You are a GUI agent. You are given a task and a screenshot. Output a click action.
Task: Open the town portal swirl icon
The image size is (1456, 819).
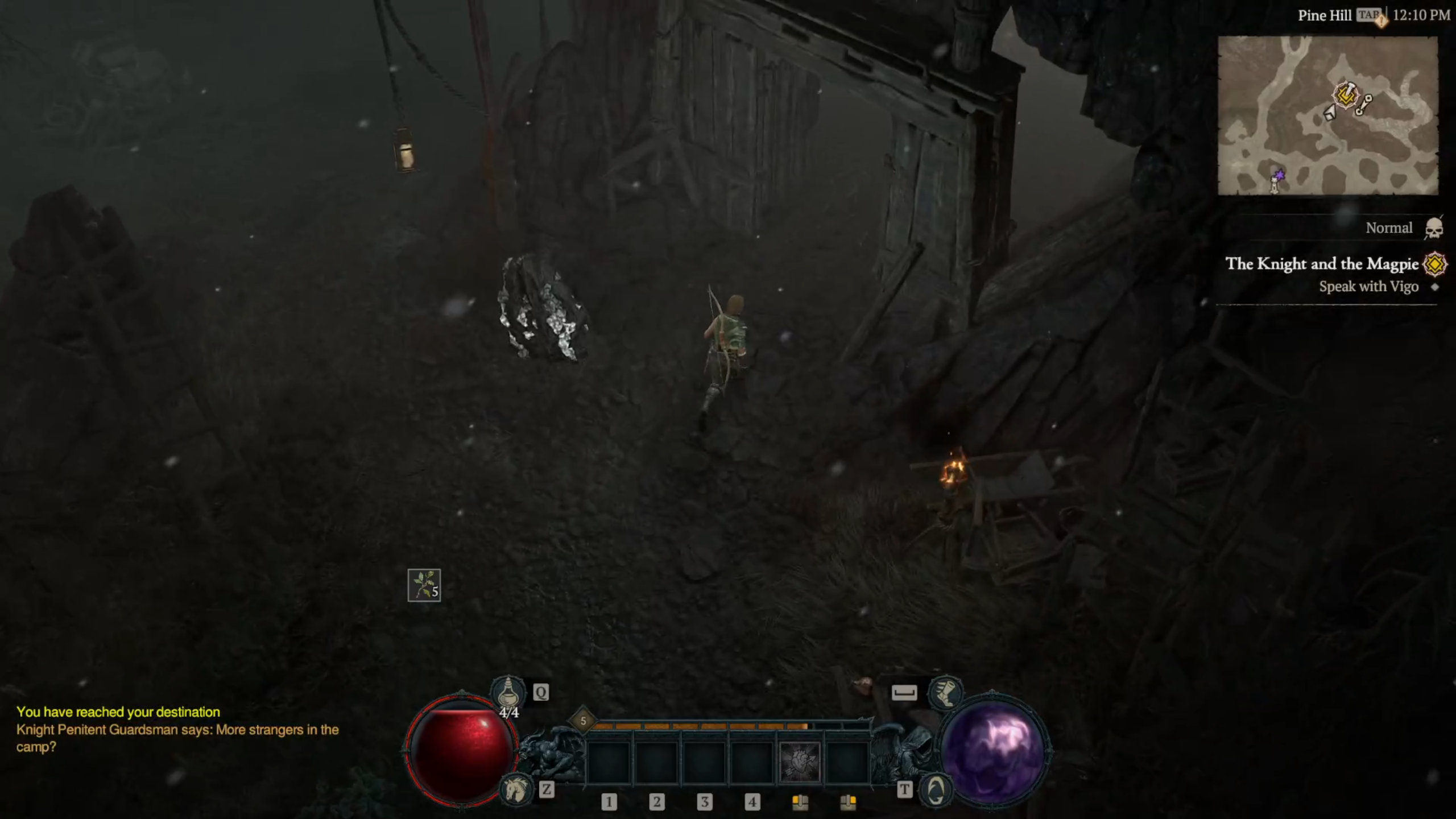[x=936, y=789]
